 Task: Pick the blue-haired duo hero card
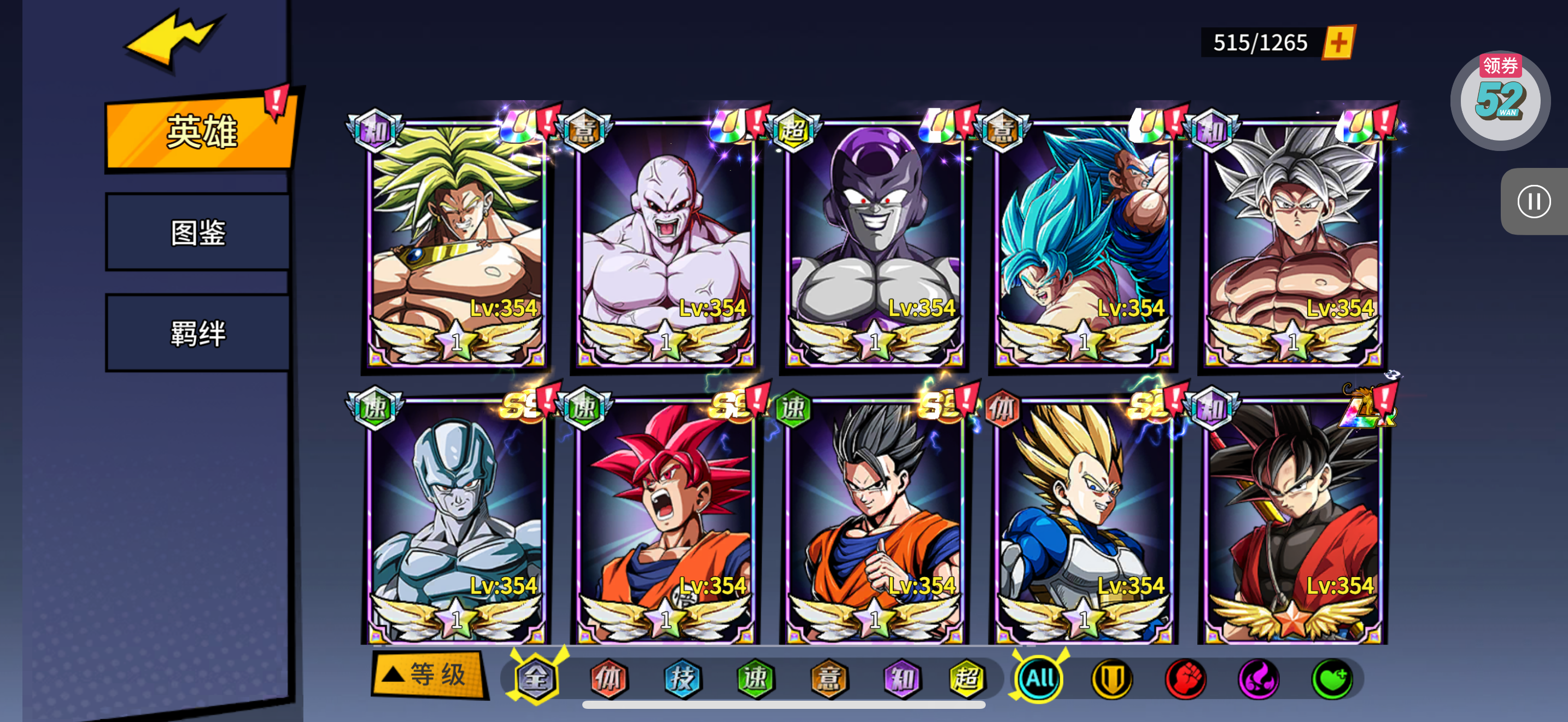(x=1084, y=243)
